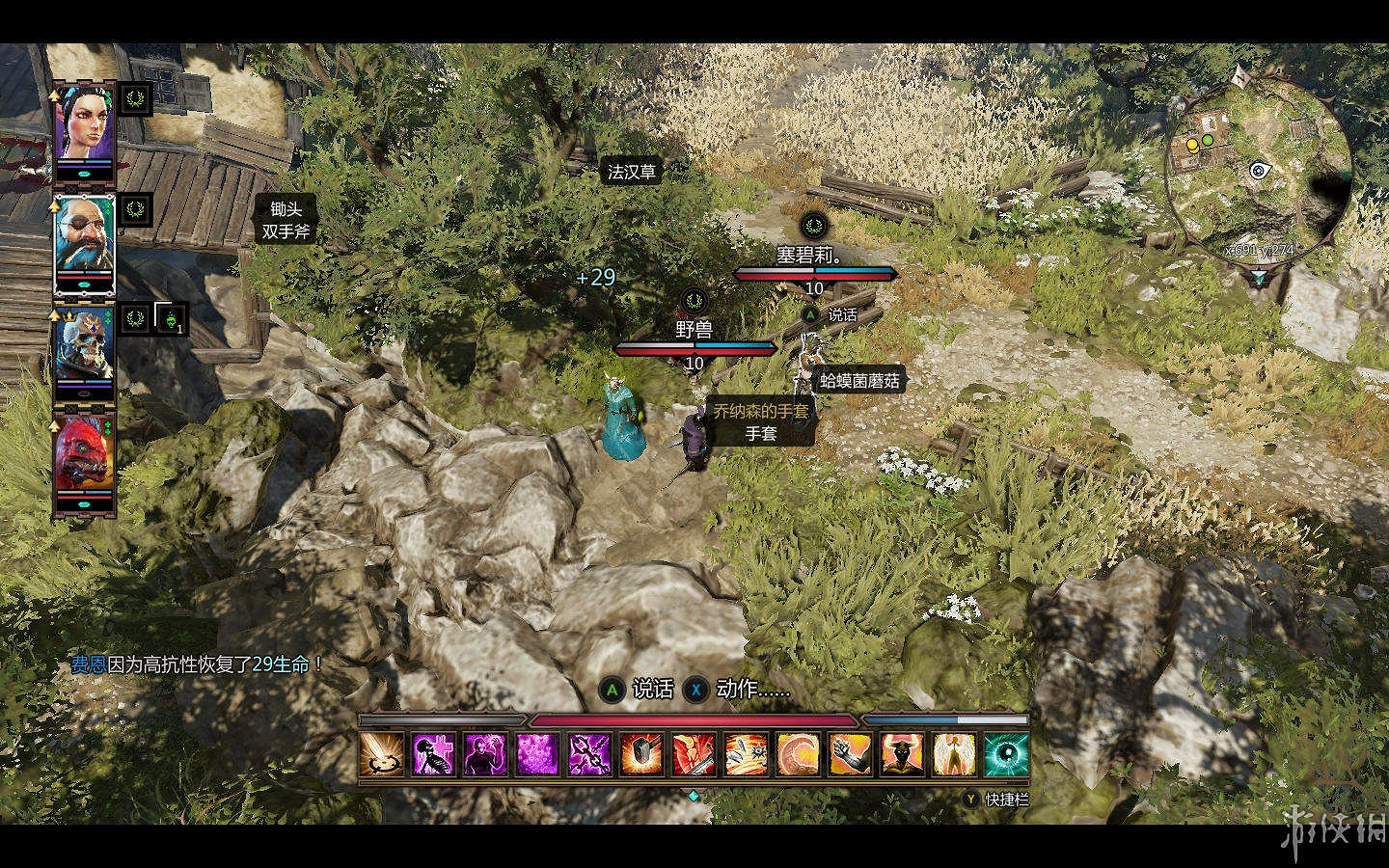Screen dimensions: 1389x868
Task: Trigger the spiked-mace whirlwind skill
Action: pos(746,754)
